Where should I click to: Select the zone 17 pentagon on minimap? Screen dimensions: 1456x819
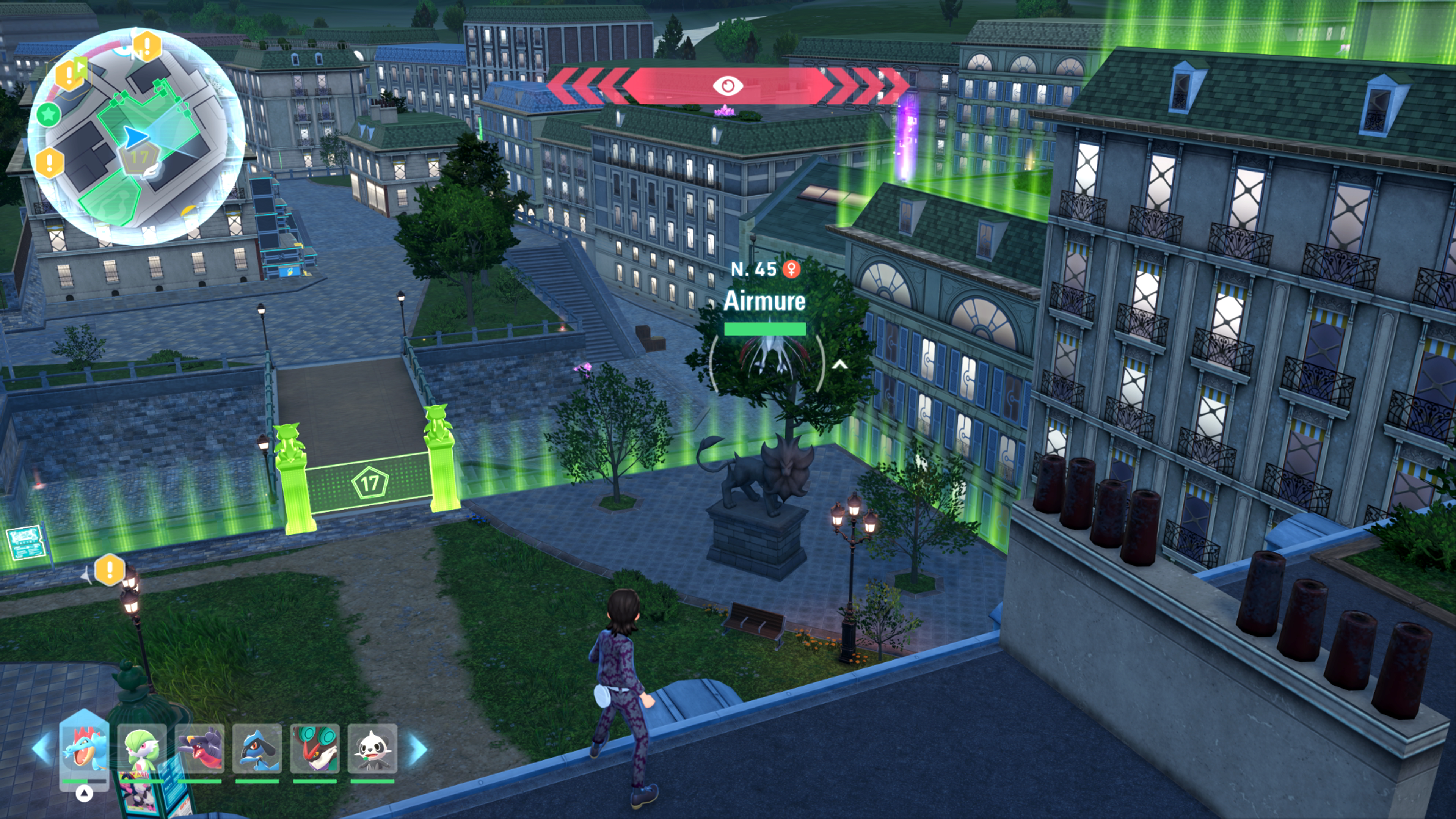point(138,158)
